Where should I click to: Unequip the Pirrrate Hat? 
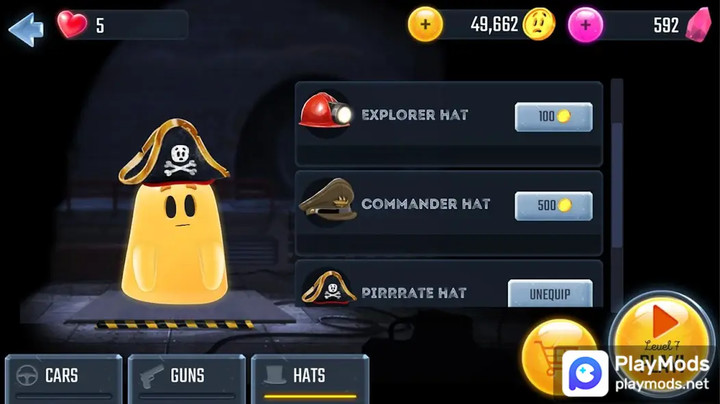(550, 294)
